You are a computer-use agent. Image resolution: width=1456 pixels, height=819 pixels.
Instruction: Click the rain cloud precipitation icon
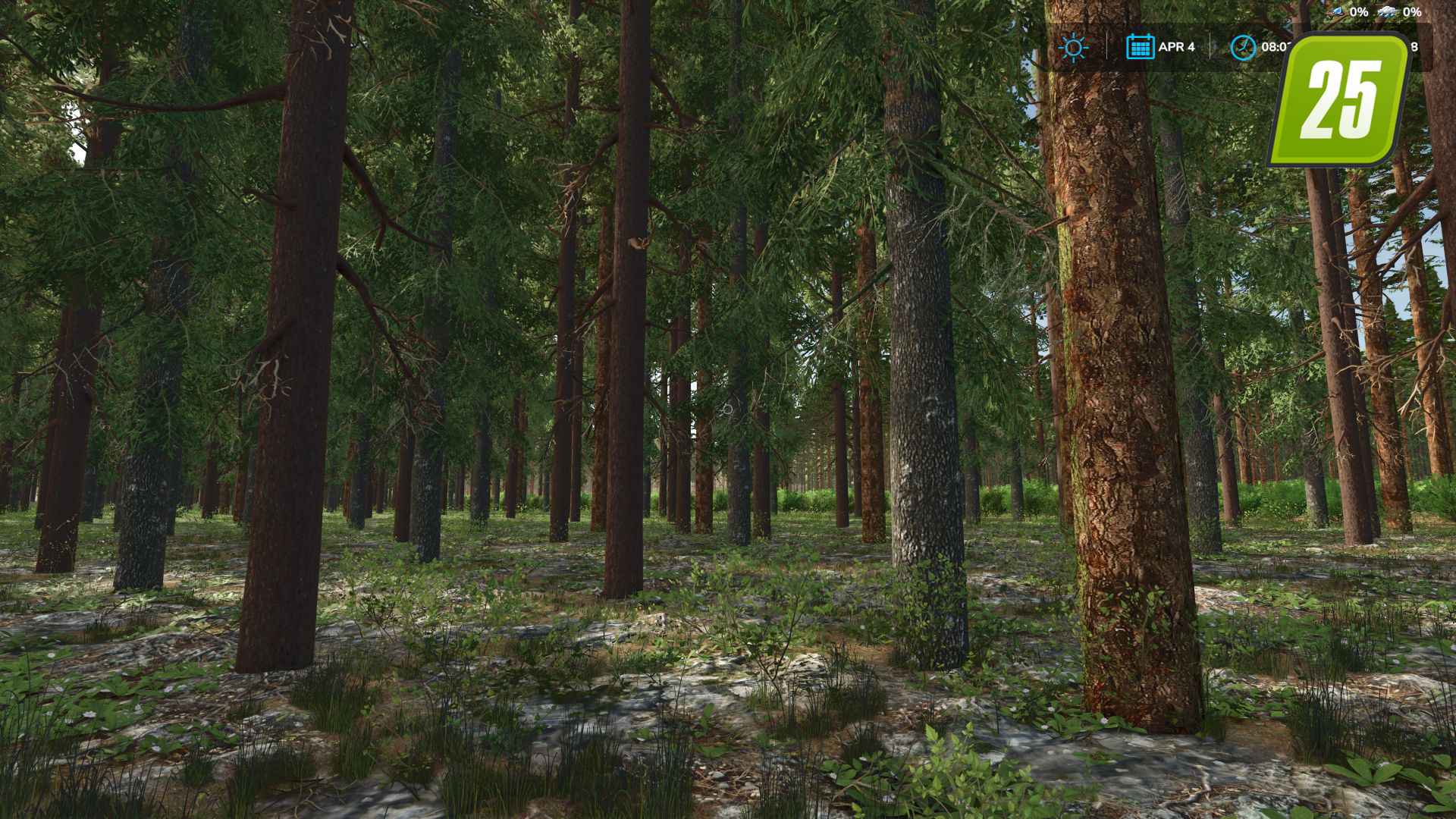[x=1386, y=11]
